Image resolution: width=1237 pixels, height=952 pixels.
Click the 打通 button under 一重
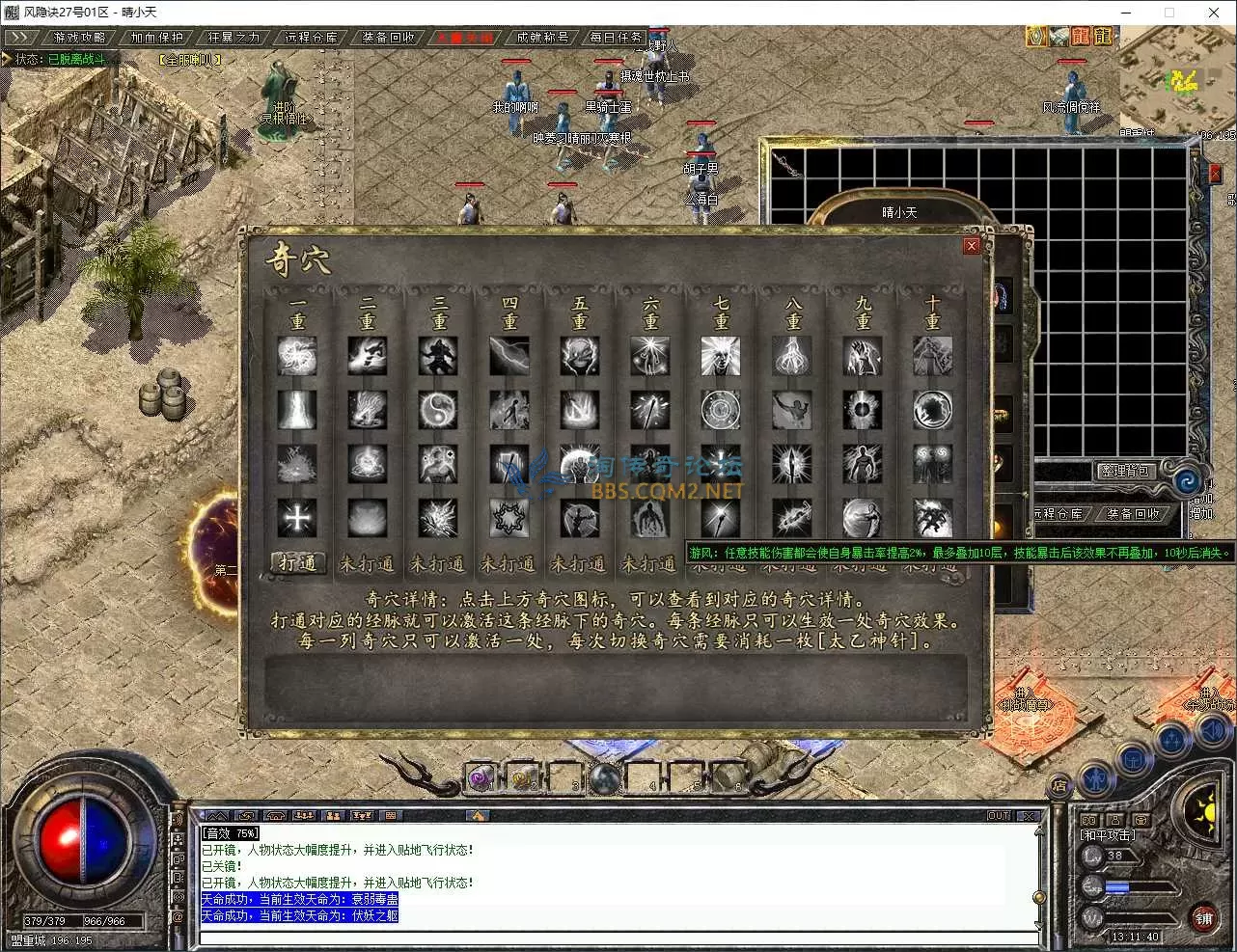[297, 562]
